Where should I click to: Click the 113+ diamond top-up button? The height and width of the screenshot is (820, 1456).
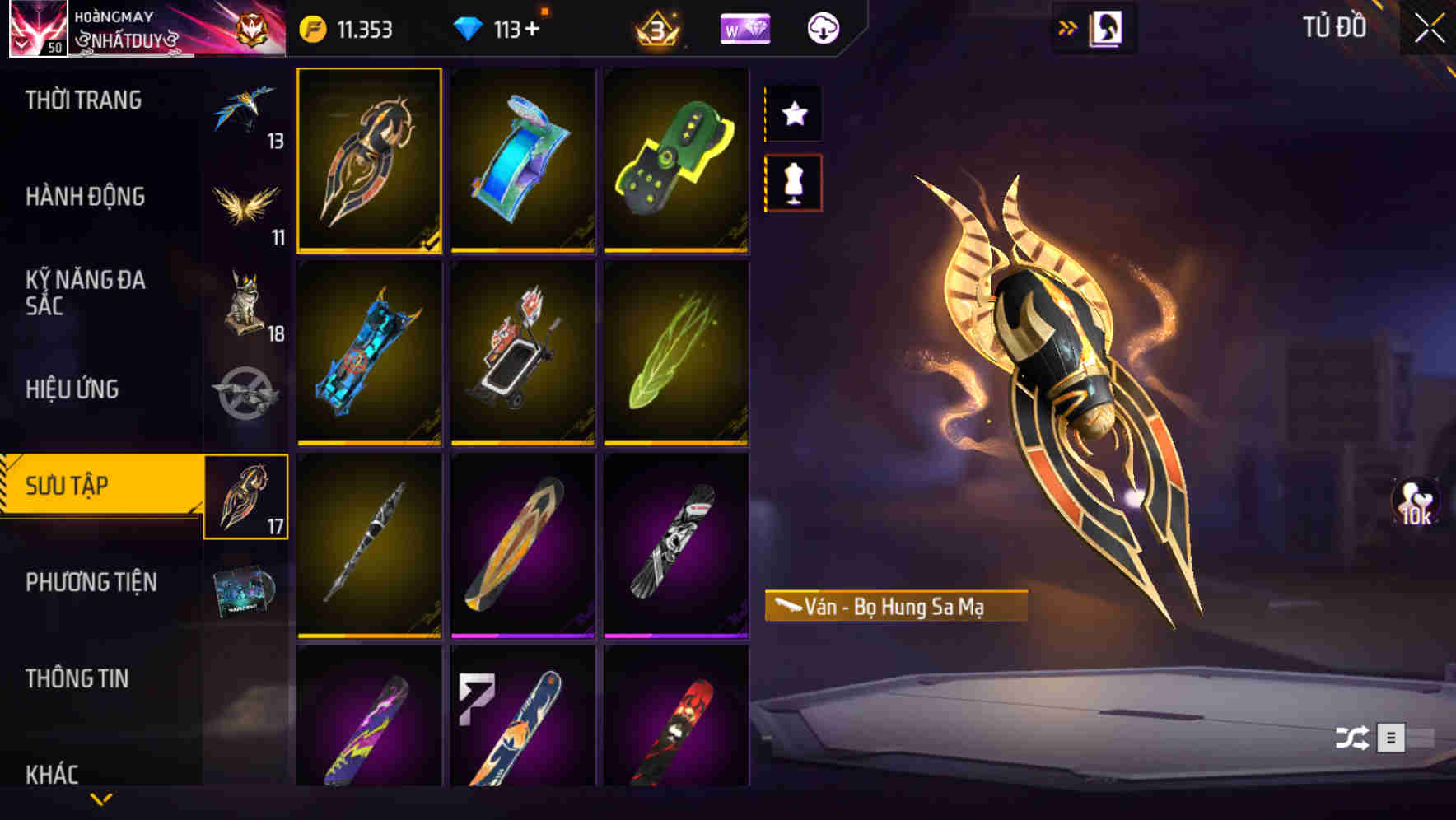pyautogui.click(x=516, y=27)
